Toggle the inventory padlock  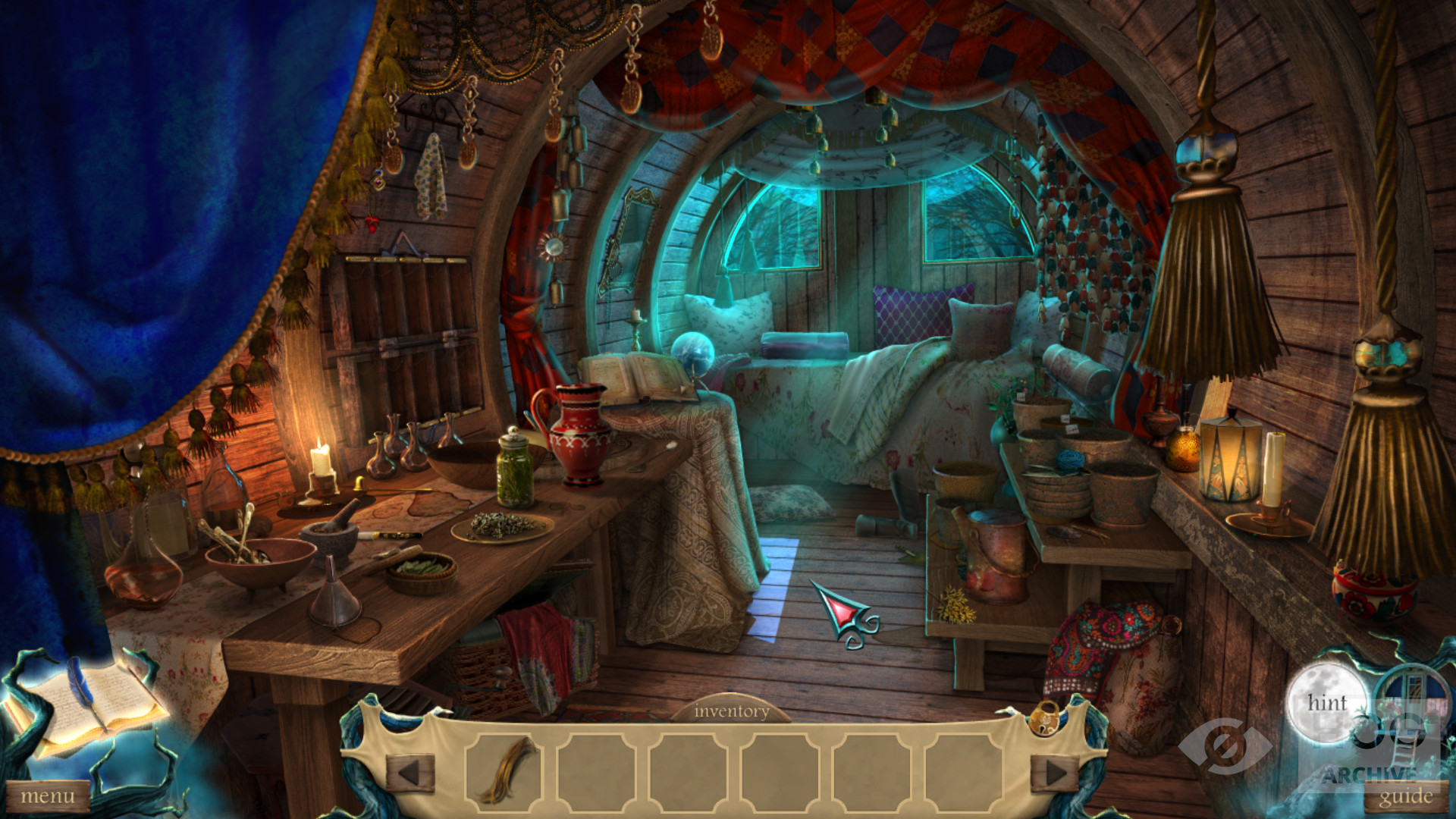tap(1046, 717)
